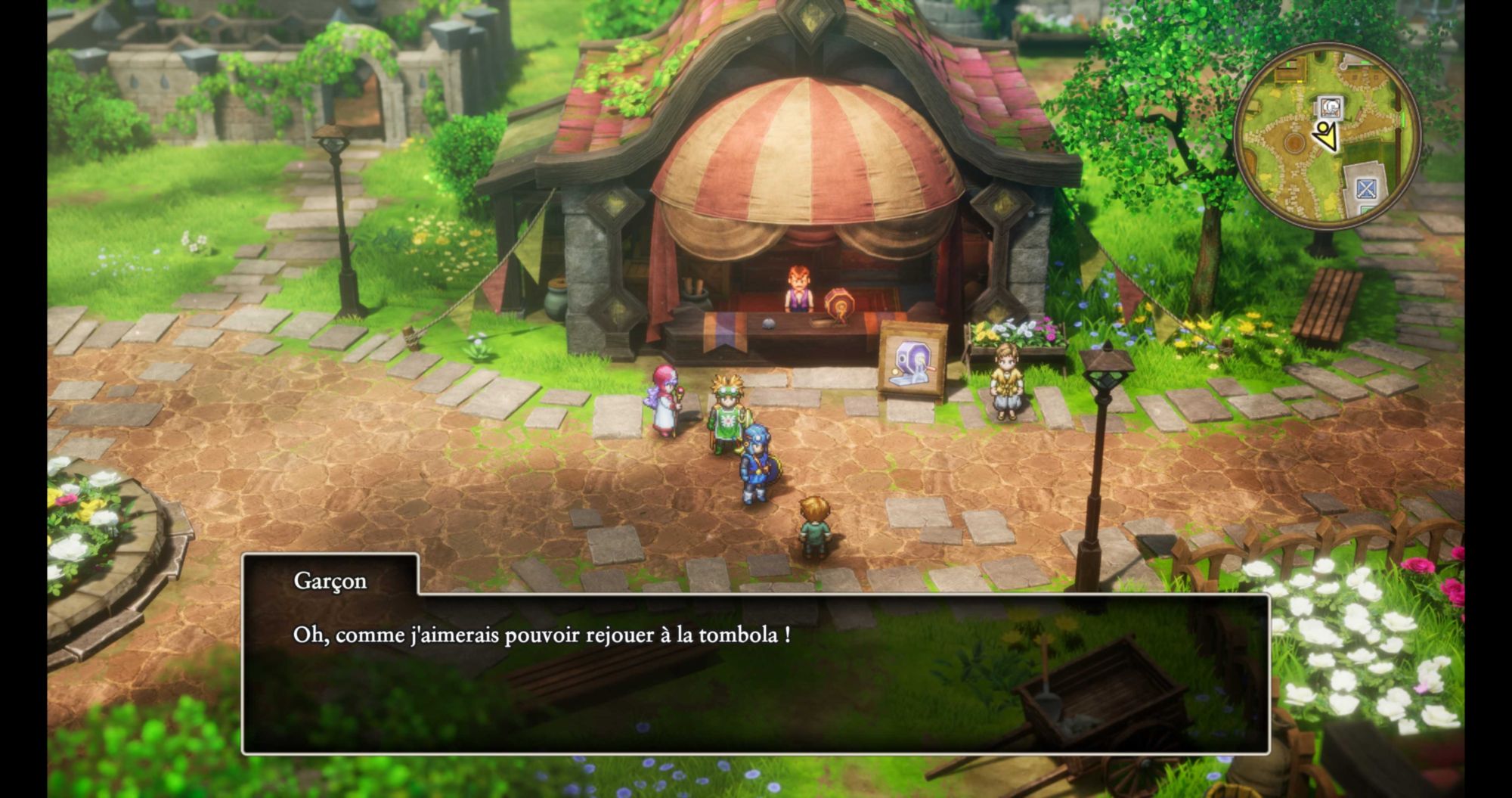Select the crossed swords weapon shop marker
This screenshot has height=798, width=1512.
(1365, 189)
